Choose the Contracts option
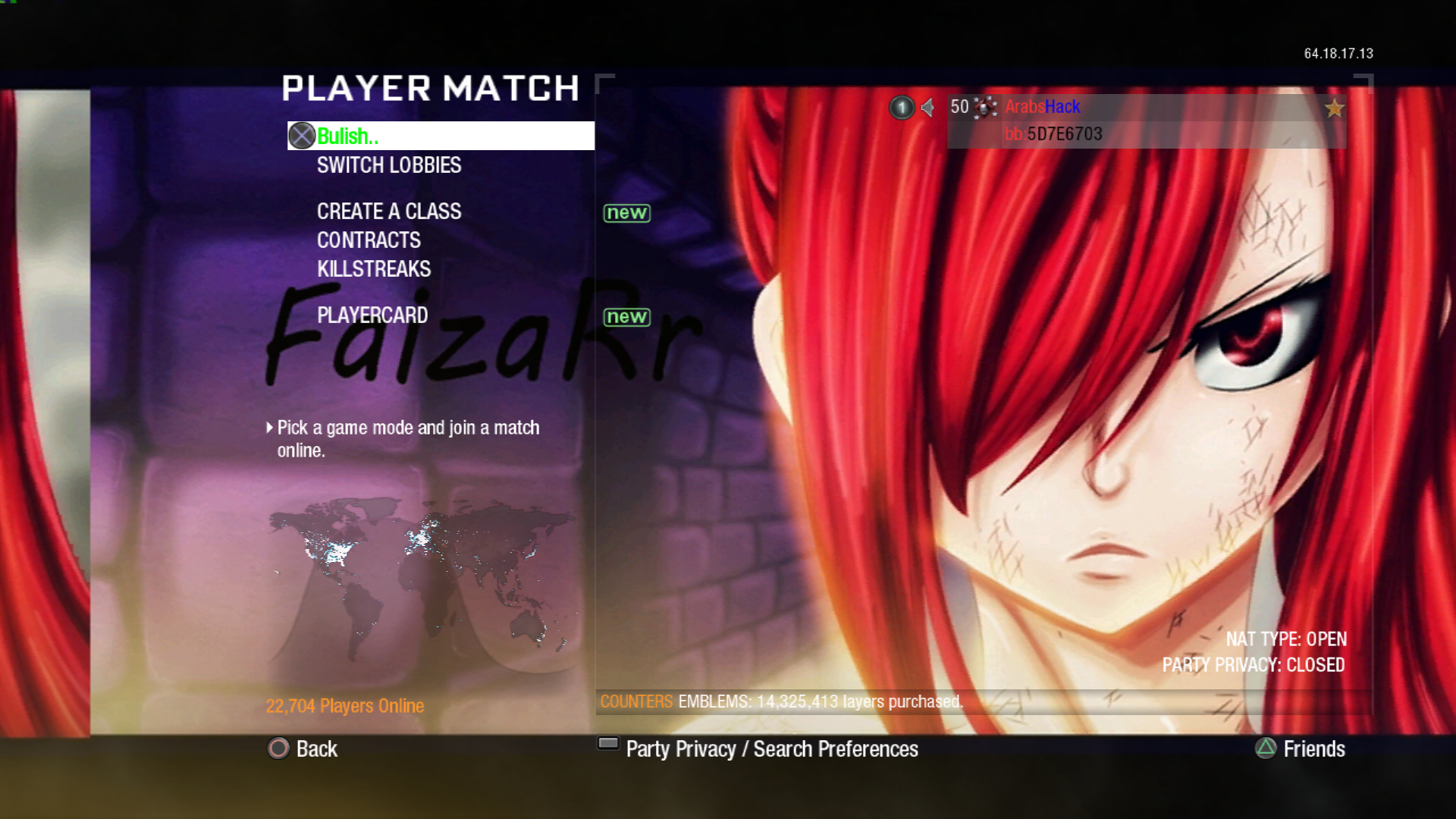The width and height of the screenshot is (1456, 819). [x=369, y=240]
